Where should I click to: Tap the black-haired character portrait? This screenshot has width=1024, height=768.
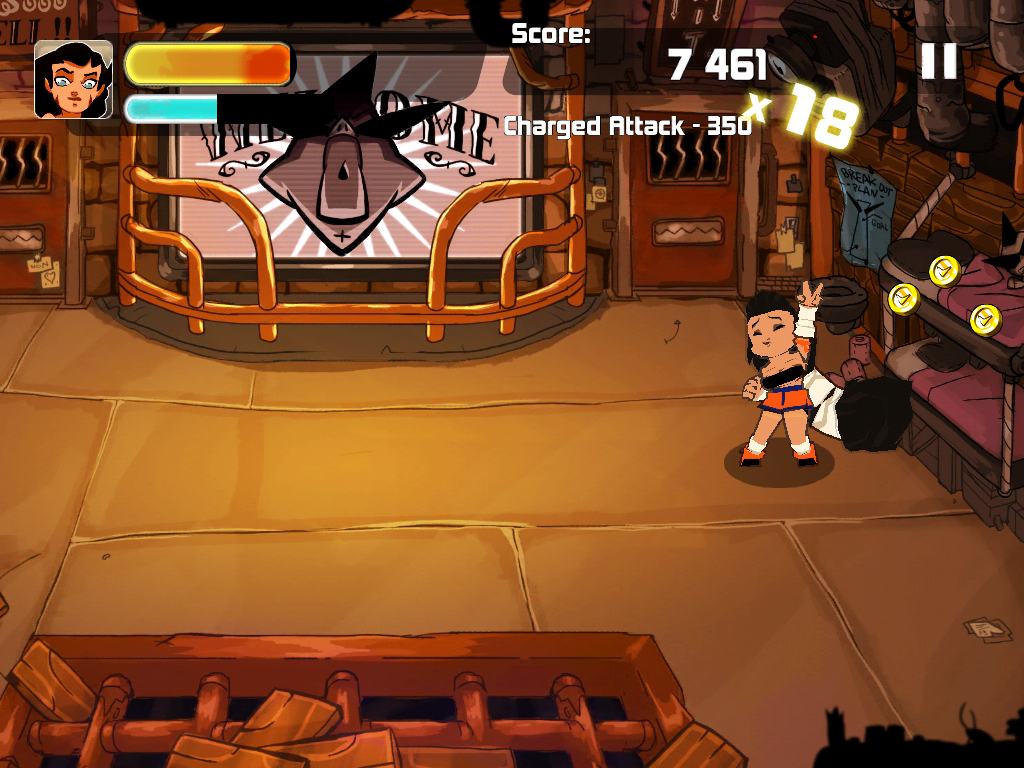[x=73, y=80]
